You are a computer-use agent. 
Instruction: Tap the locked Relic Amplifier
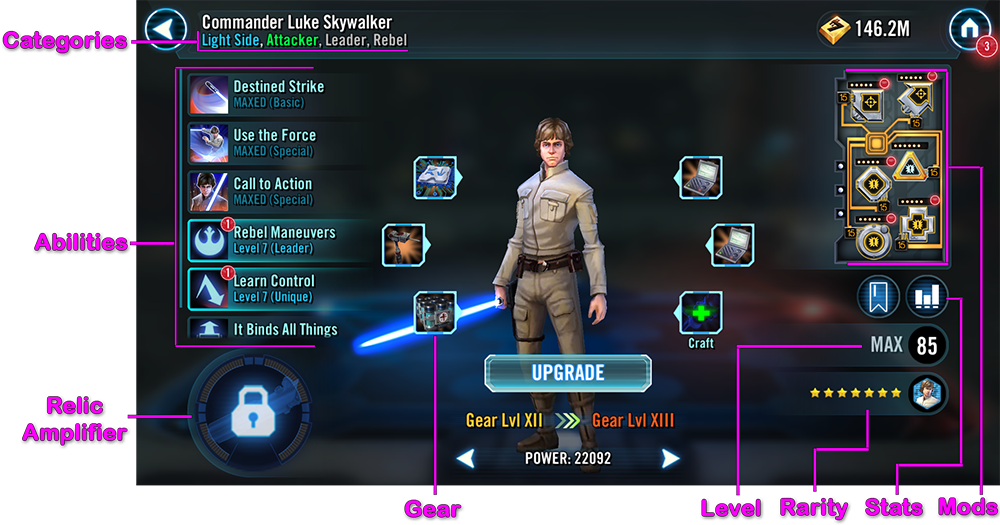pyautogui.click(x=246, y=410)
